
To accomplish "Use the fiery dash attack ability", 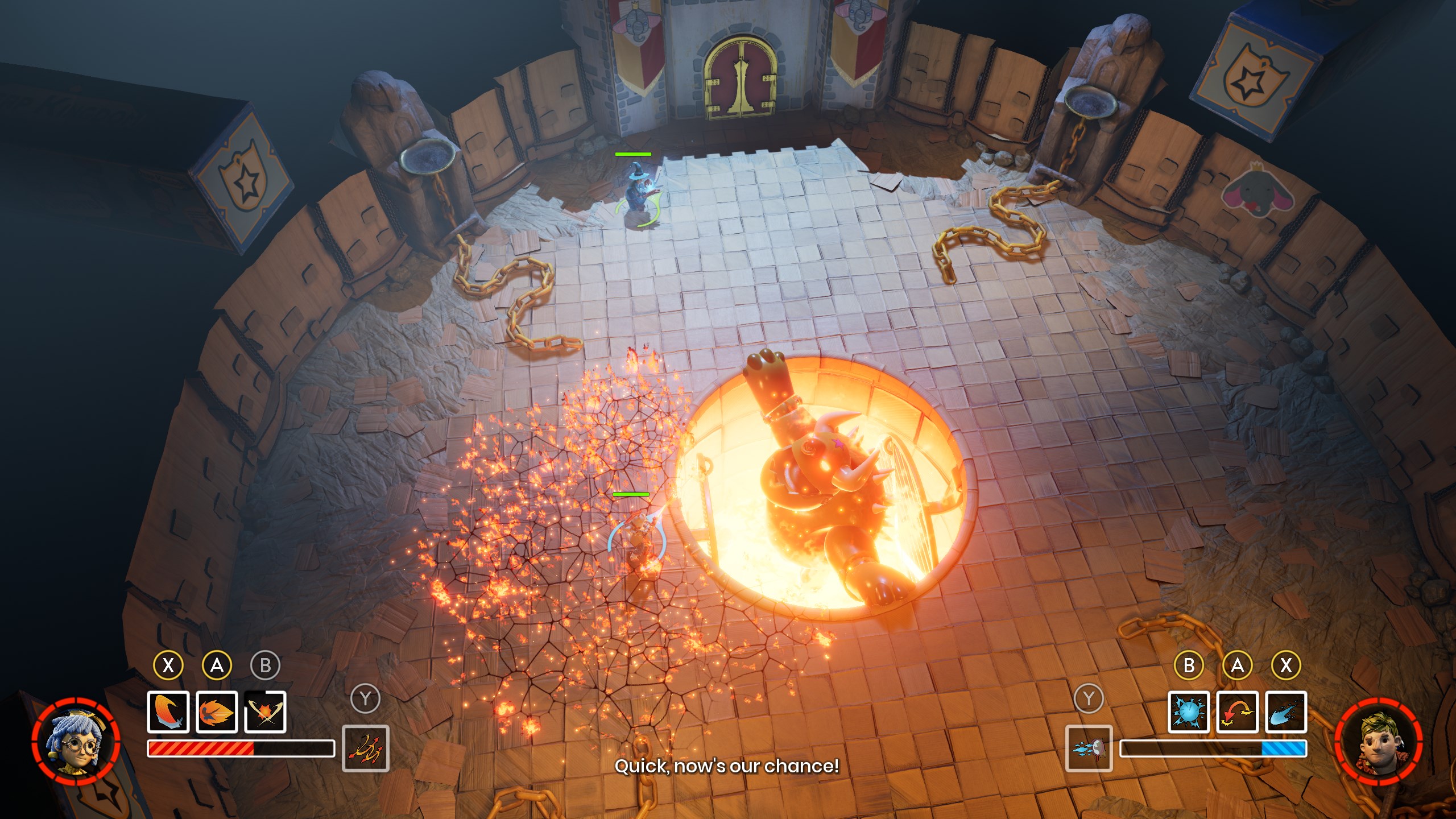I will [x=217, y=712].
